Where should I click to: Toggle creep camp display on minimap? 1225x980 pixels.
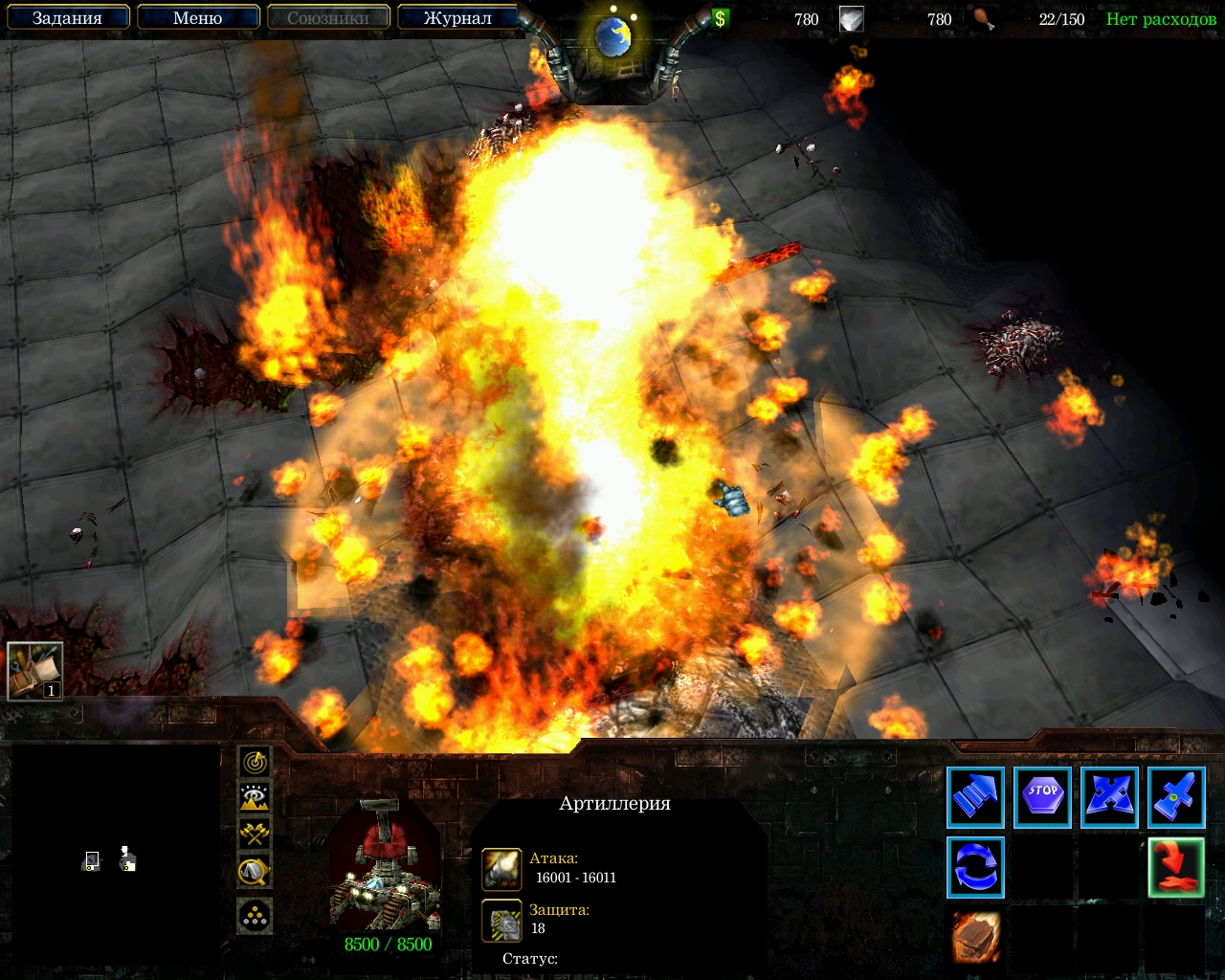[x=255, y=871]
